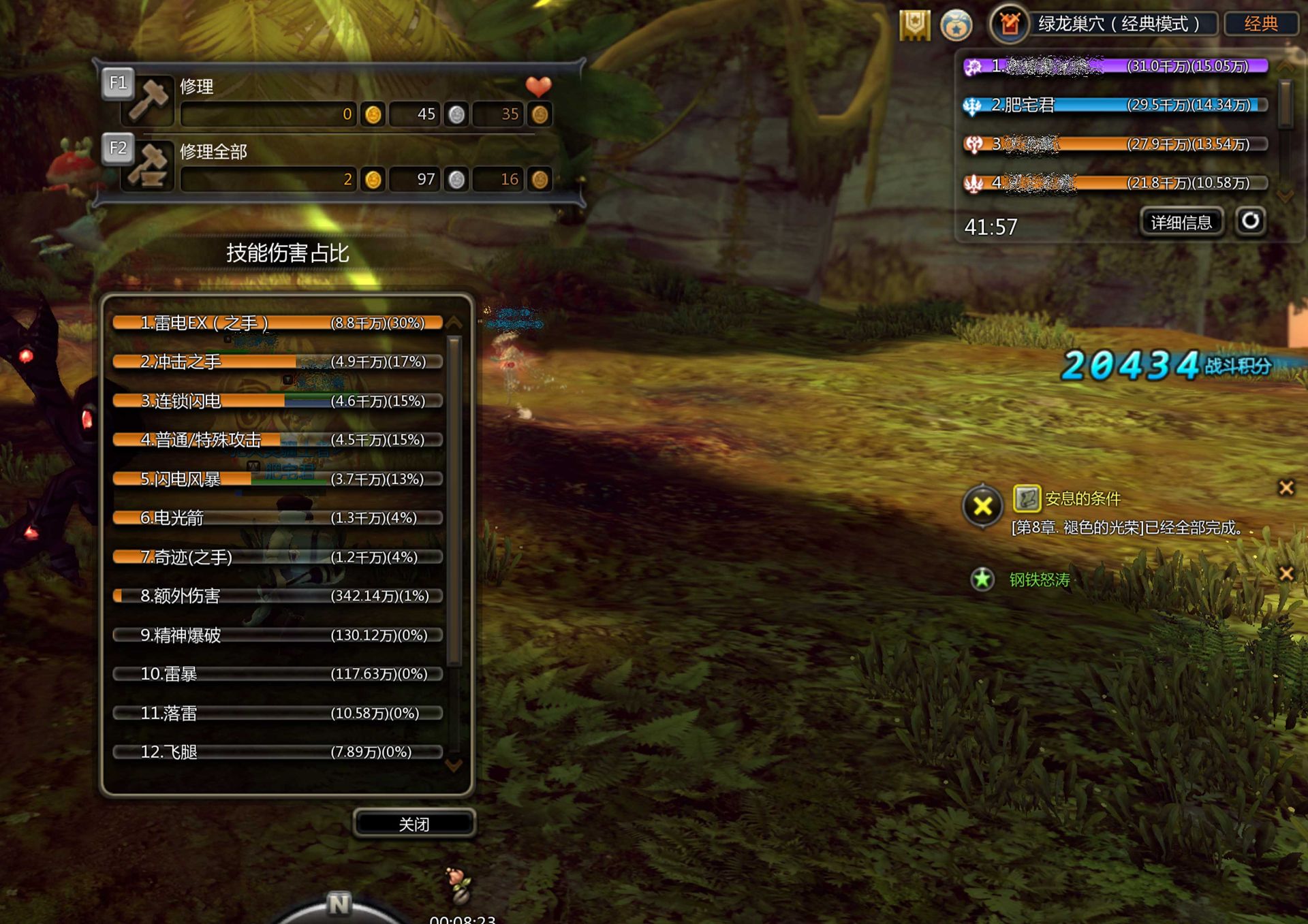The height and width of the screenshot is (924, 1308).
Task: Open the 钢铁怒涛 green star tracker
Action: [982, 579]
